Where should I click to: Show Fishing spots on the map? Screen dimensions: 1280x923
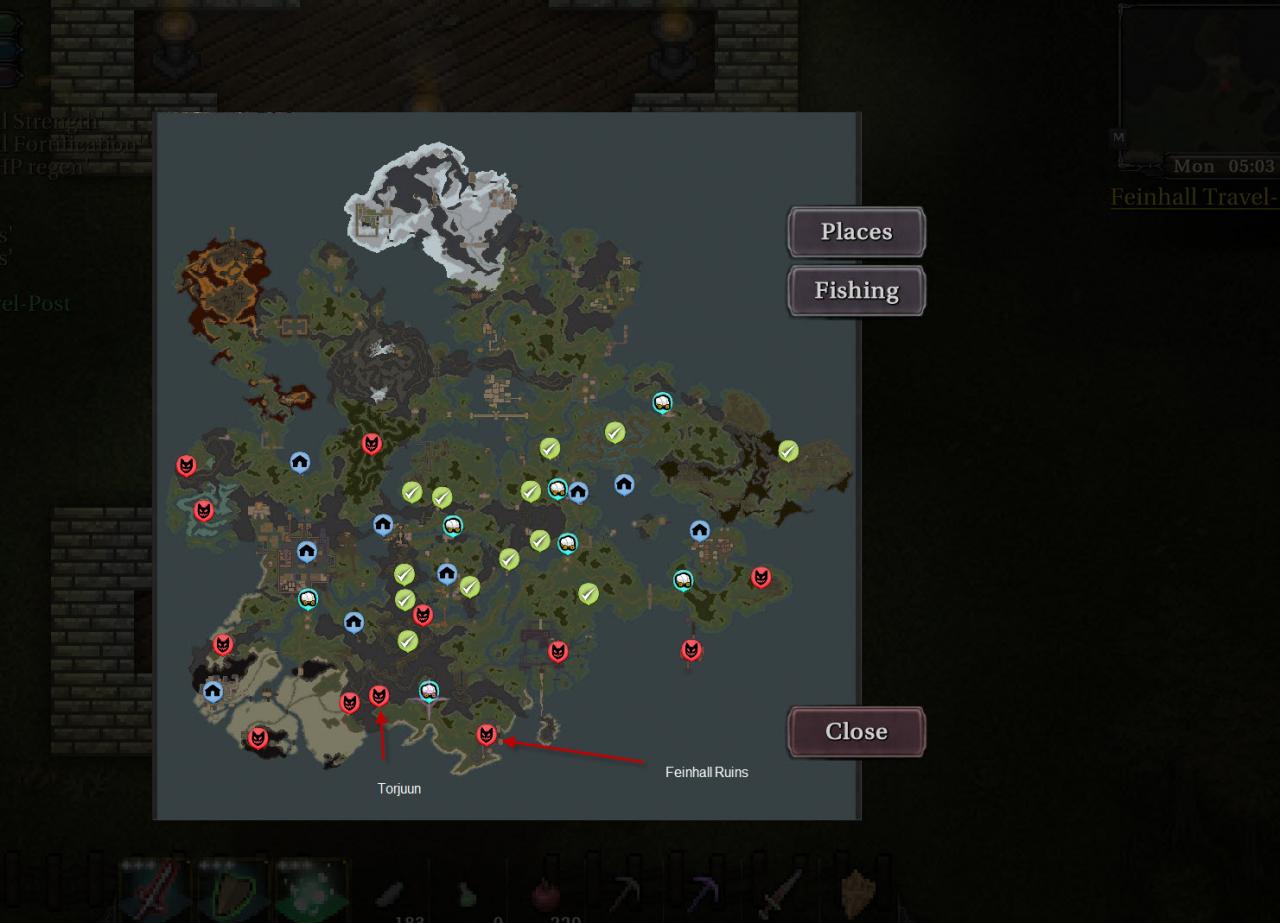[856, 291]
